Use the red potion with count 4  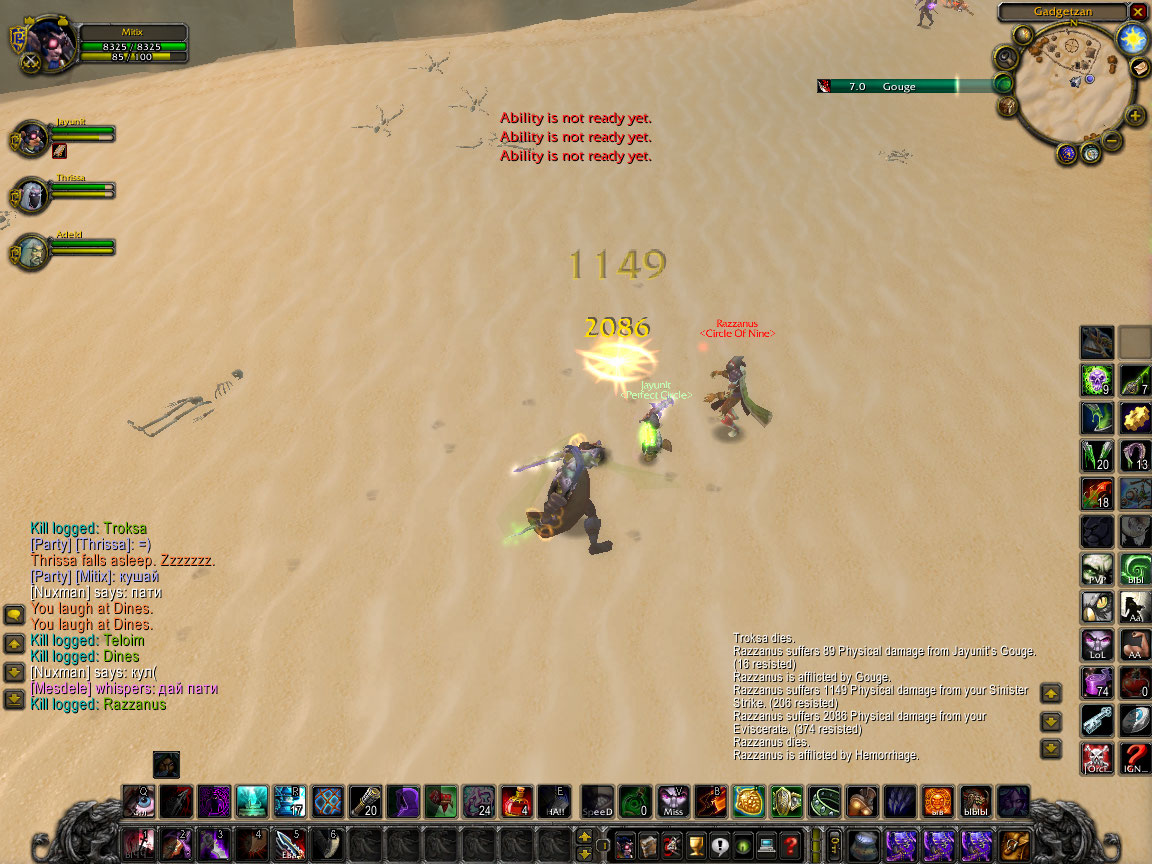coord(516,801)
